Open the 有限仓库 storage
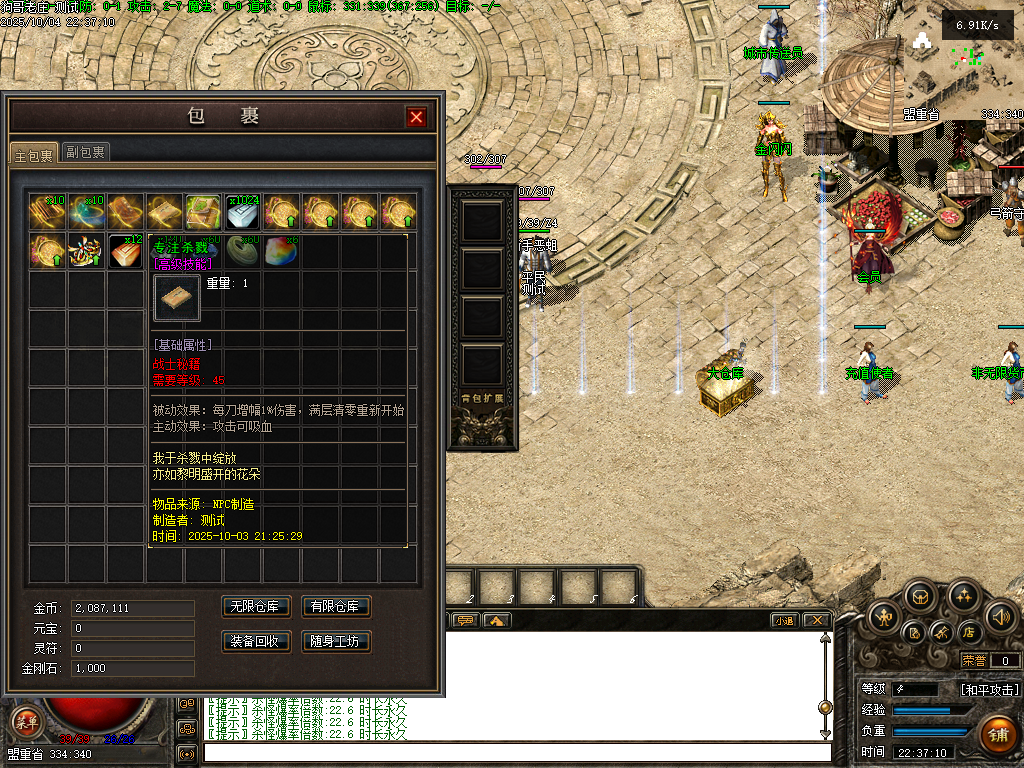The width and height of the screenshot is (1024, 768). click(336, 607)
